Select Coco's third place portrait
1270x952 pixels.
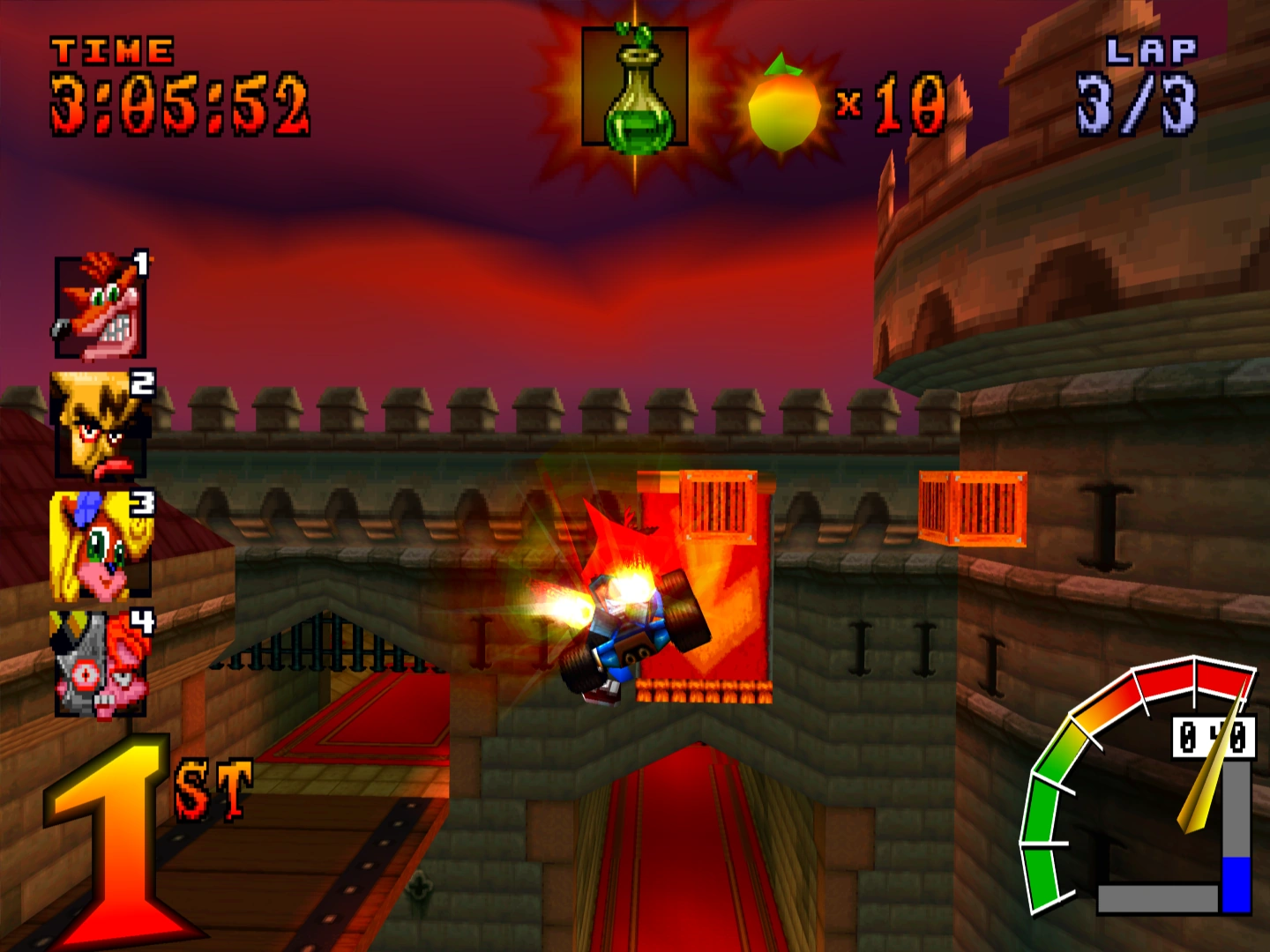[x=100, y=542]
